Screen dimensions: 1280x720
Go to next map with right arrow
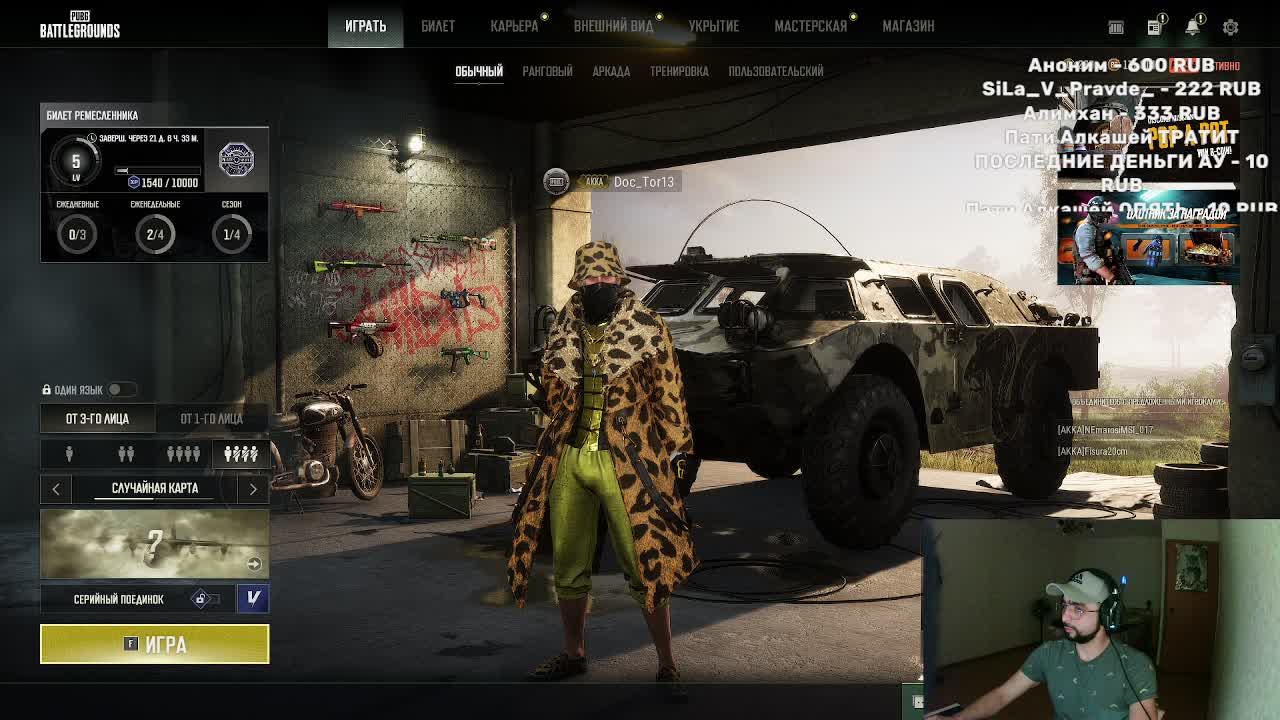click(x=253, y=488)
